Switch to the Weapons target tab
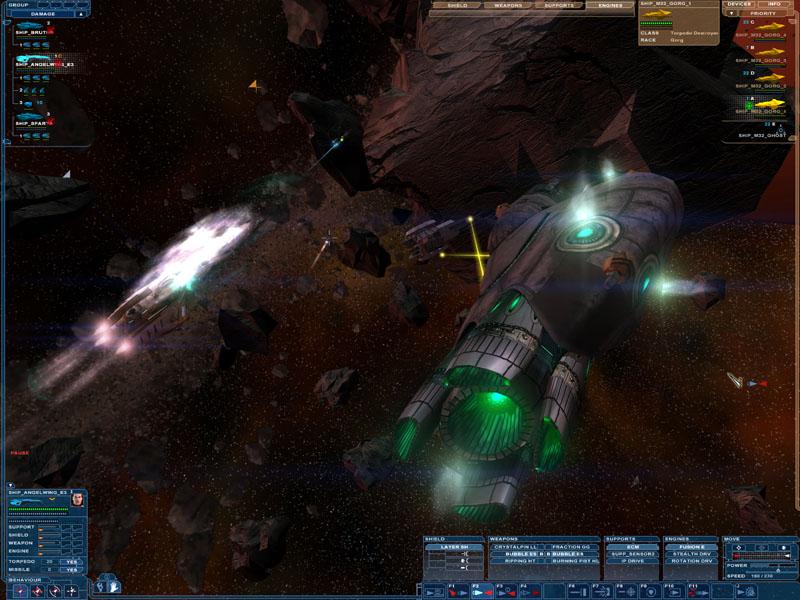 tap(508, 5)
